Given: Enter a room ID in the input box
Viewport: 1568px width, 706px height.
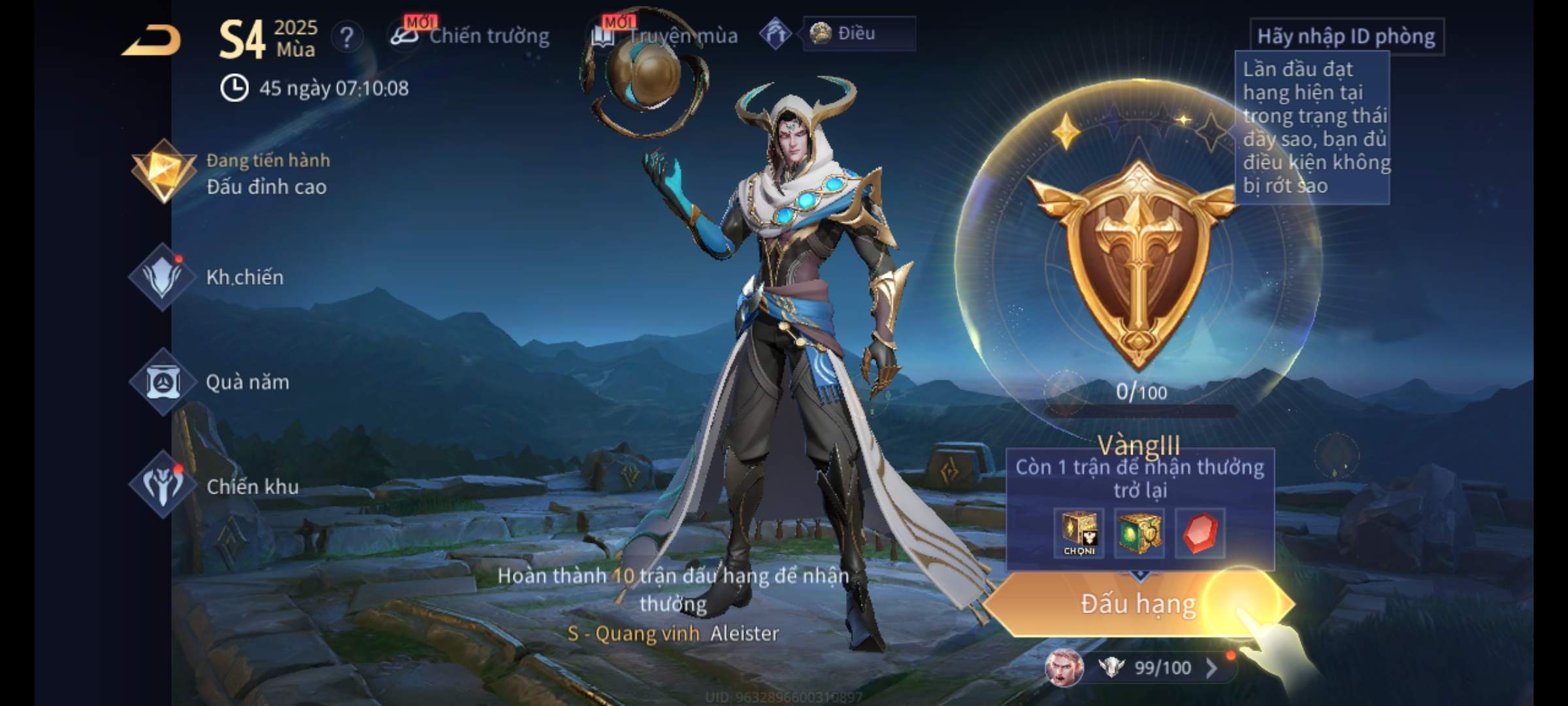Looking at the screenshot, I should (1346, 37).
